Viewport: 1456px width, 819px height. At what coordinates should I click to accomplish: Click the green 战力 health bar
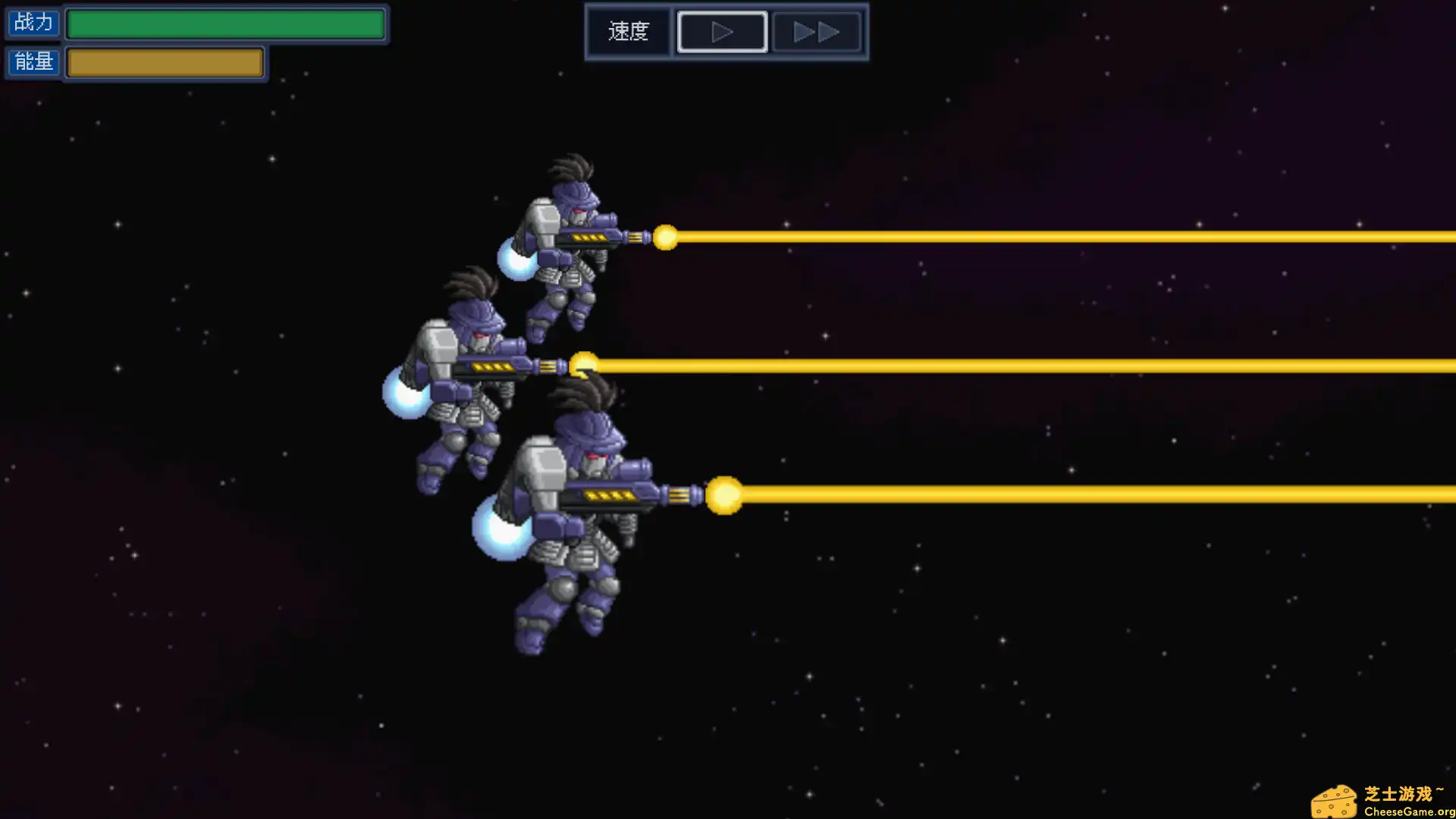[225, 23]
